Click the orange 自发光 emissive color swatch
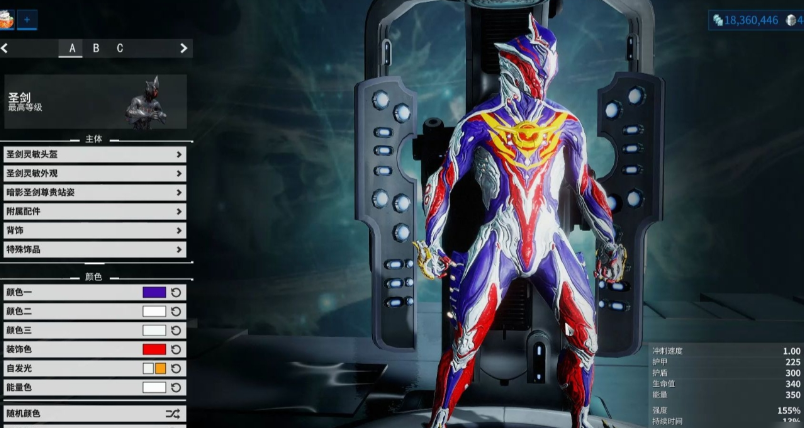The height and width of the screenshot is (428, 804). coord(160,368)
